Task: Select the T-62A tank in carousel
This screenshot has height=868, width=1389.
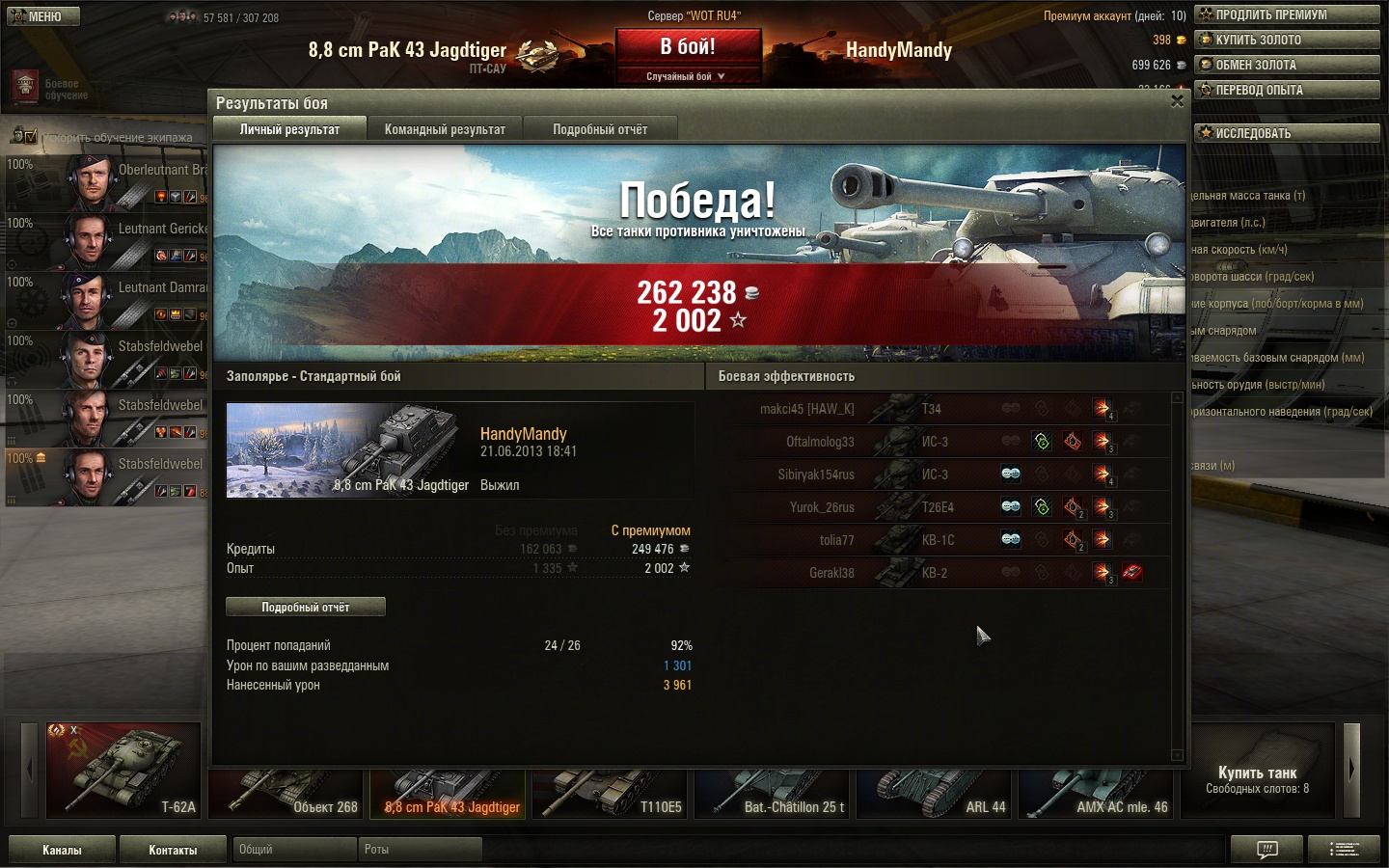Action: pos(124,770)
